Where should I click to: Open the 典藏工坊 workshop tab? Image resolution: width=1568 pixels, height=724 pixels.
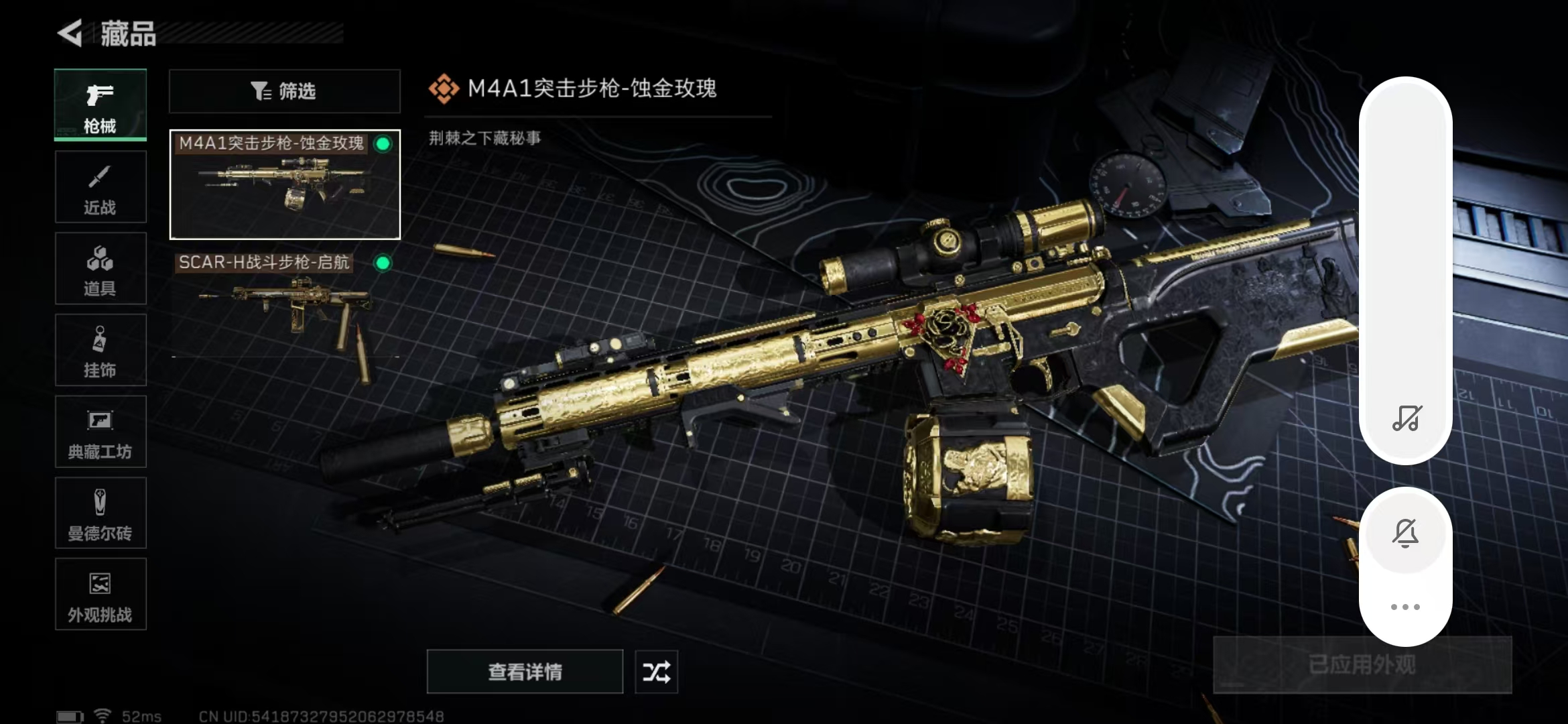click(101, 432)
